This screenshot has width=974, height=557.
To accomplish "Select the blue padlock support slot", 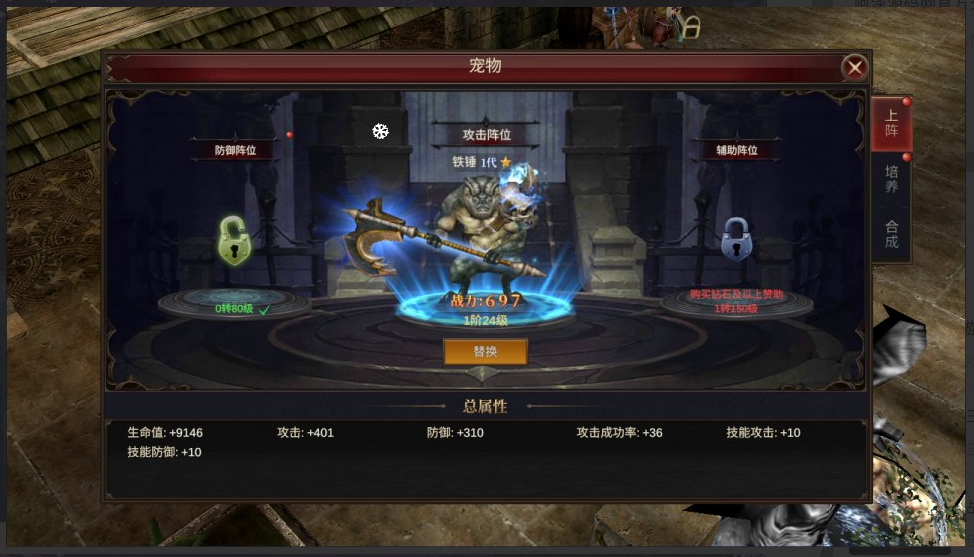I will click(736, 240).
